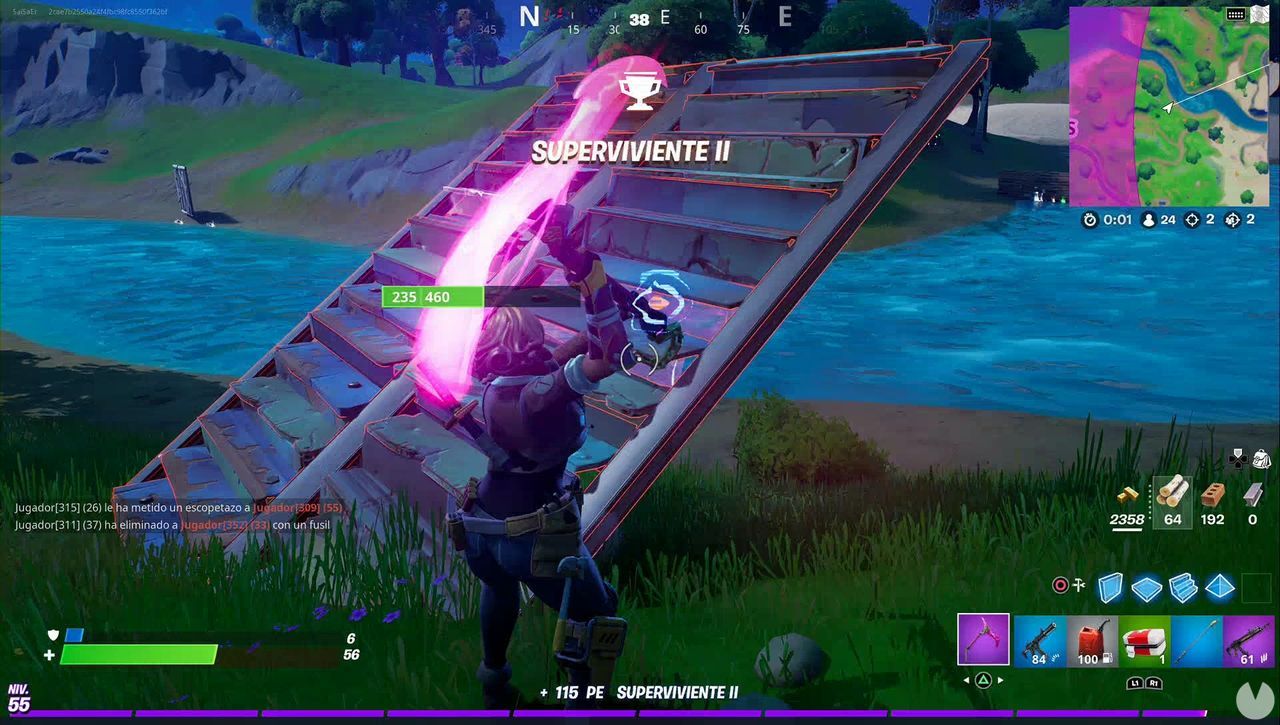
Task: Open the backpack inventory icon
Action: 1262,459
